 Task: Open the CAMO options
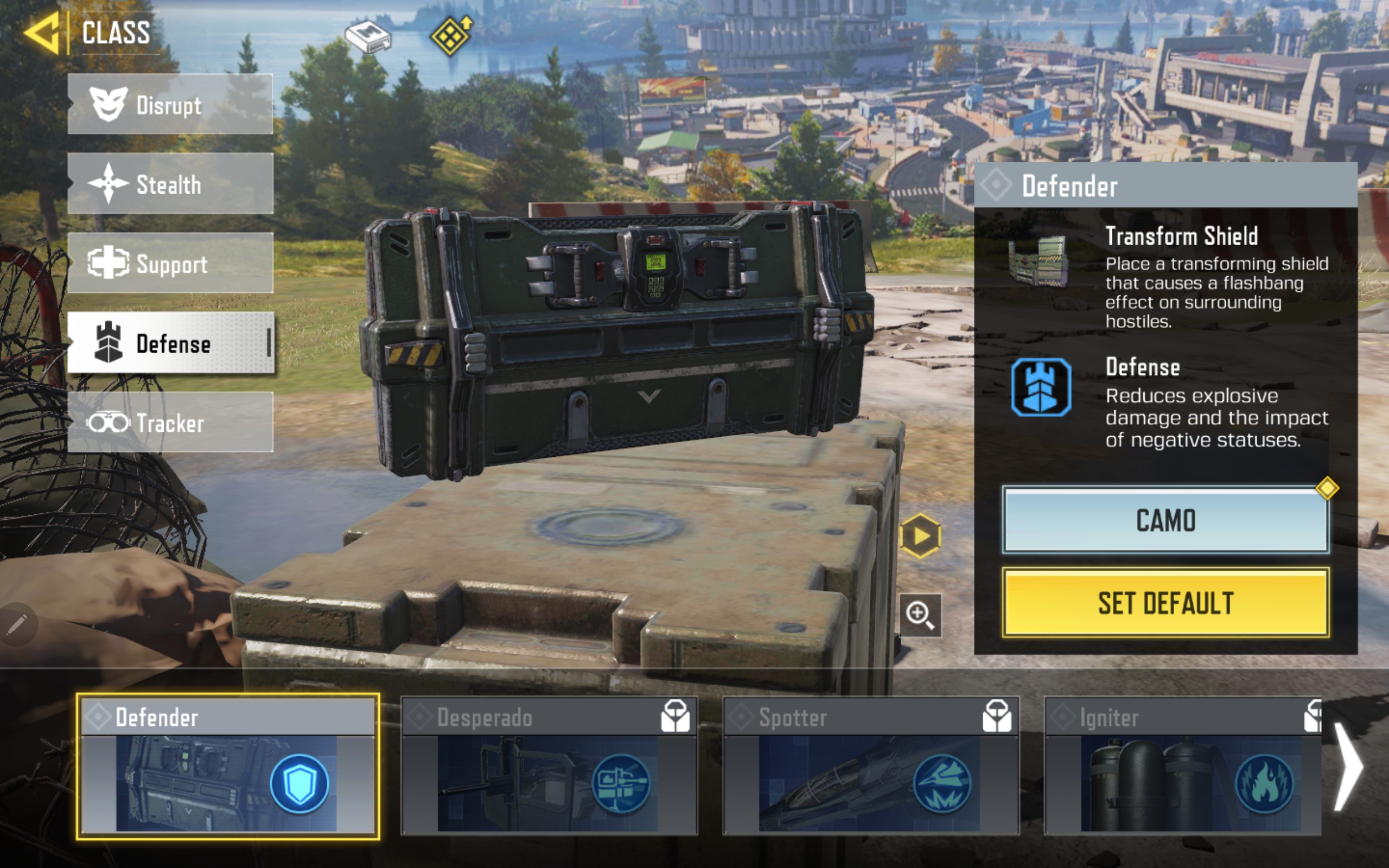[x=1165, y=520]
